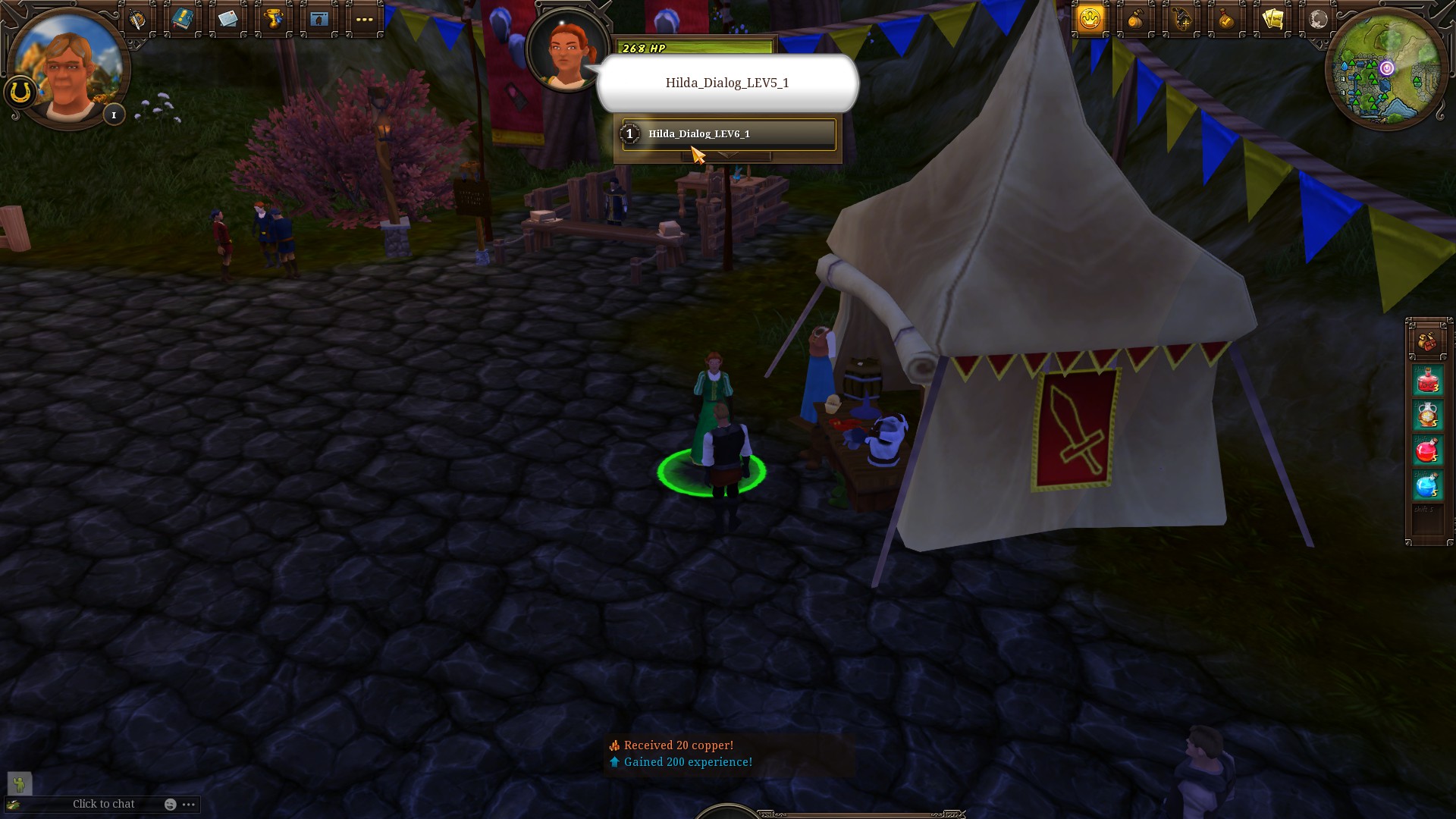Toggle the bag-with-checkmark icon

point(1227,20)
